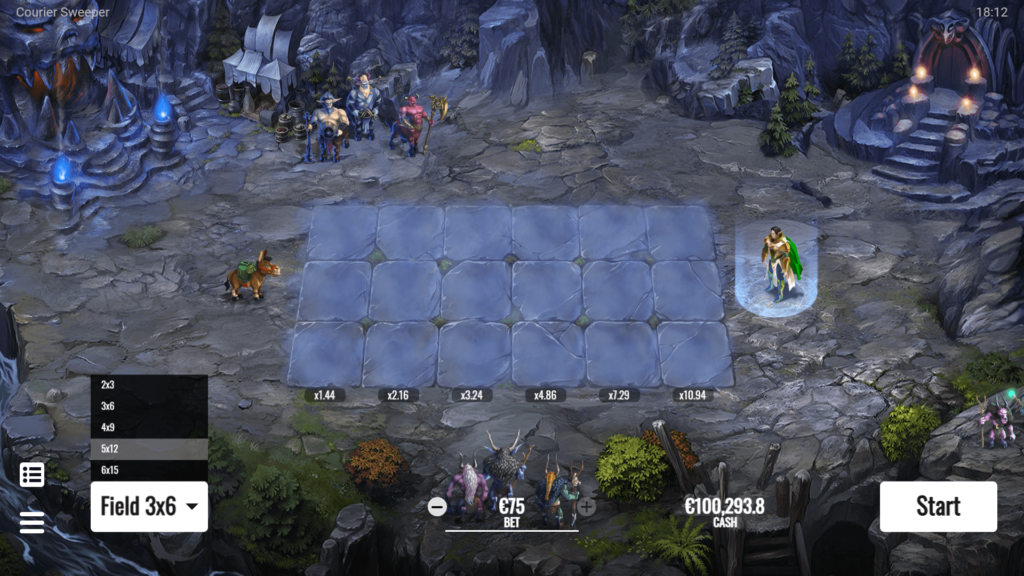
Task: Pick the 4x9 field size
Action: tap(149, 427)
